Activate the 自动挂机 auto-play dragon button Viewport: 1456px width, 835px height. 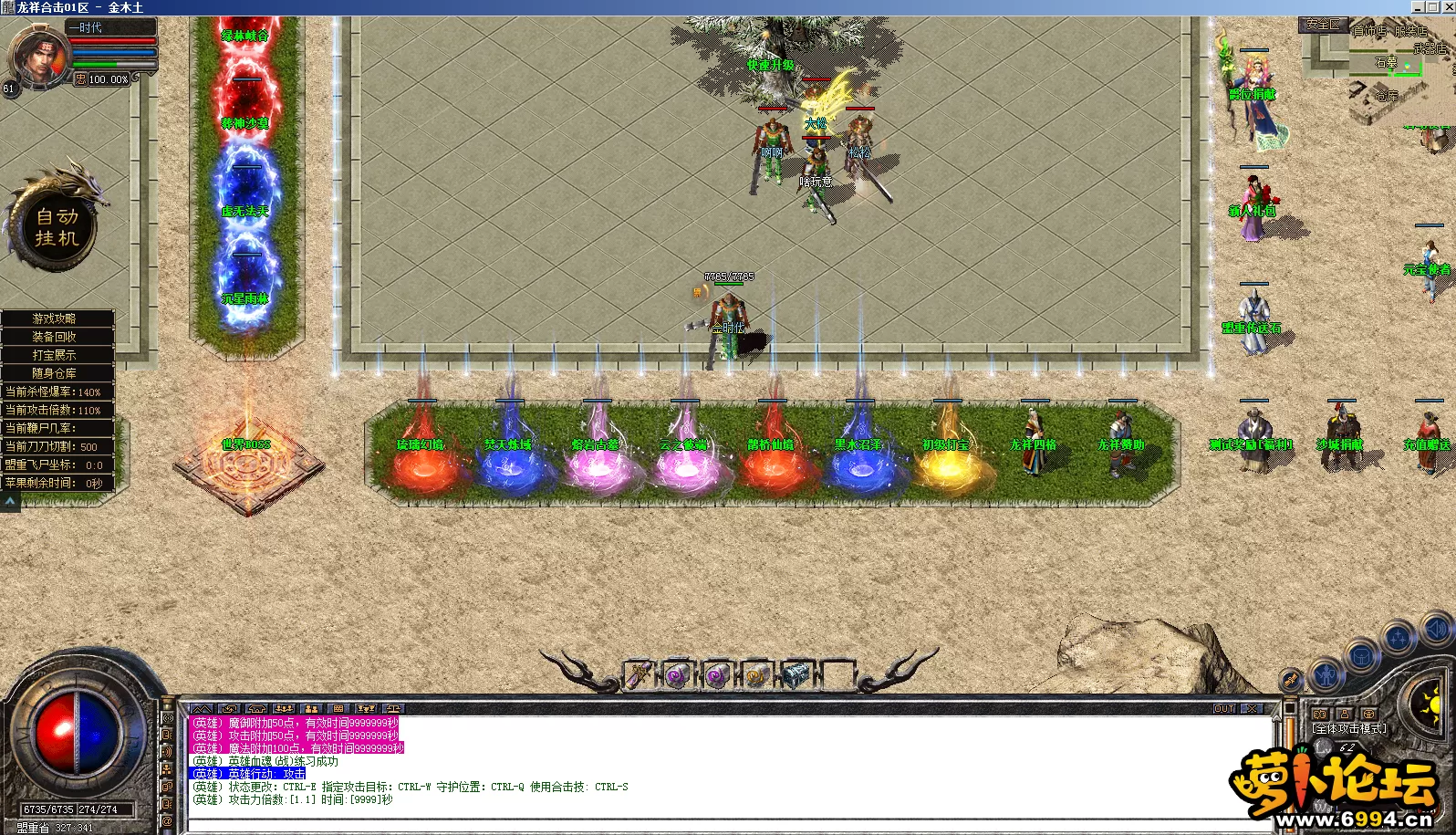click(x=57, y=226)
